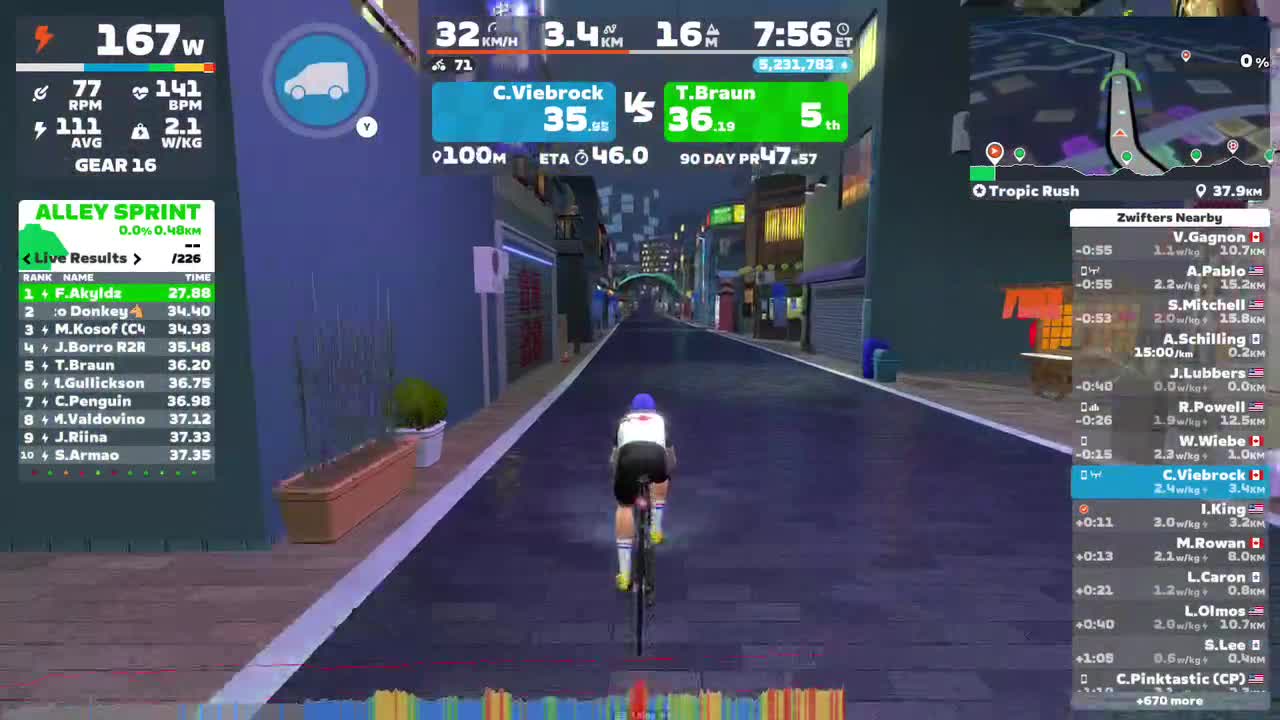This screenshot has height=720, width=1280.
Task: Collapse Live Results with the left arrow
Action: coord(26,258)
